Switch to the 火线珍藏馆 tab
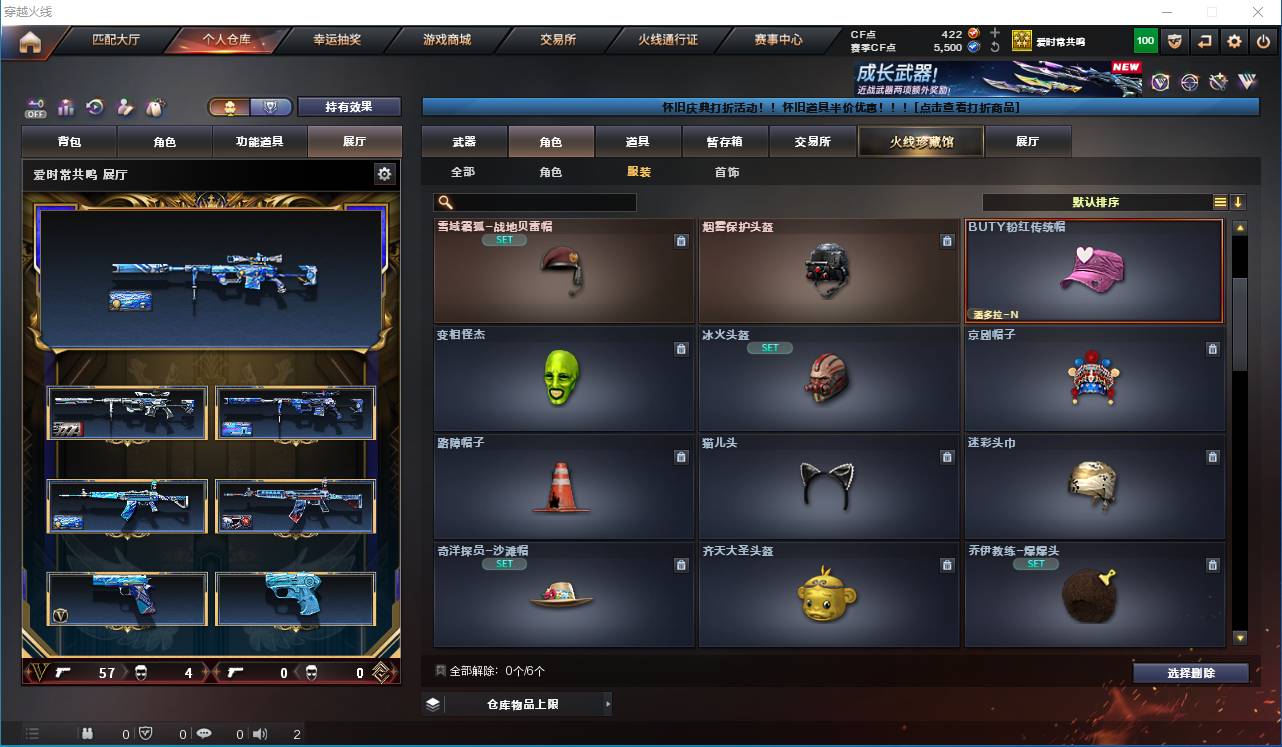1282x747 pixels. (919, 141)
